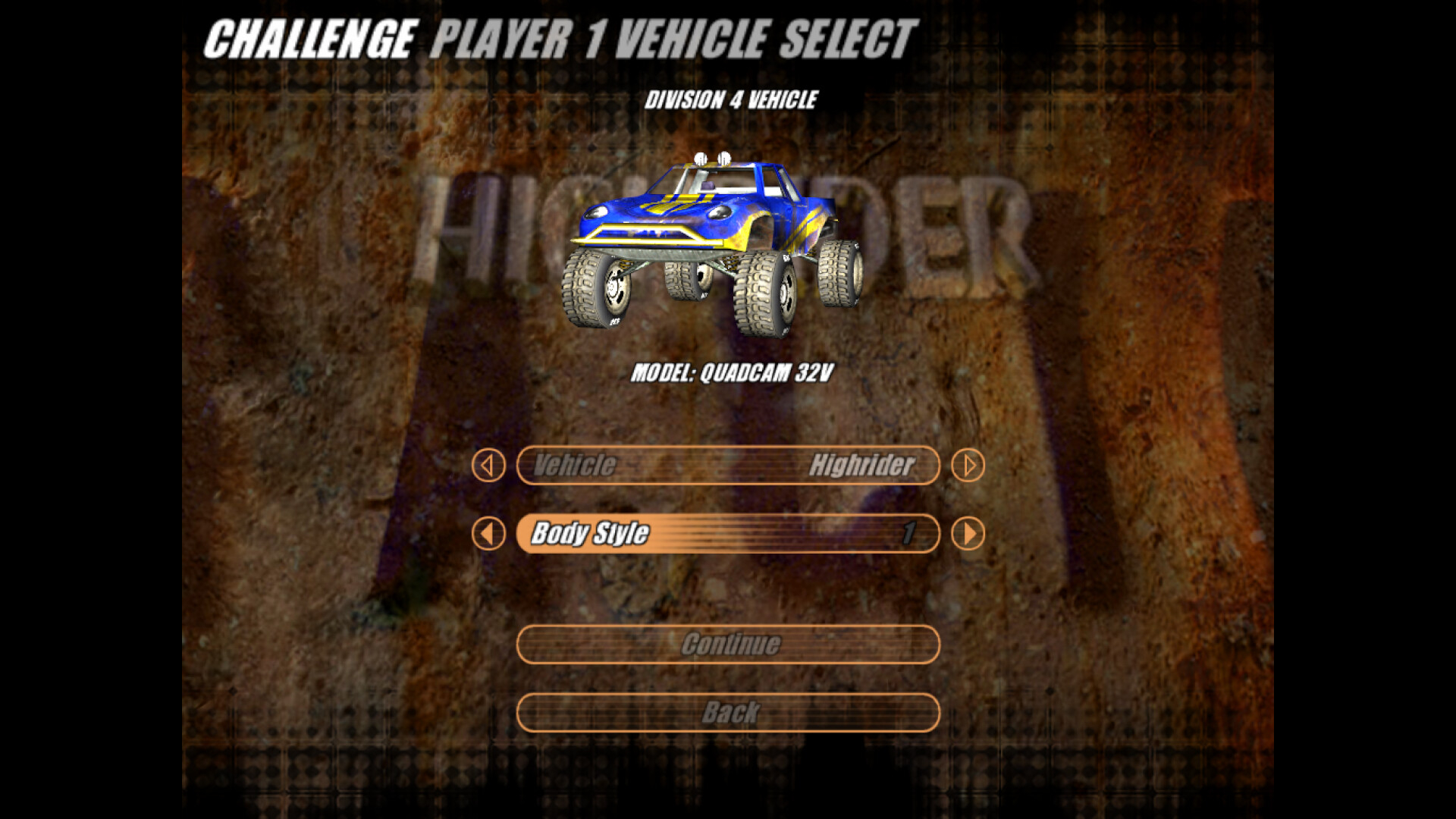Go Back to the previous menu
Image resolution: width=1456 pixels, height=819 pixels.
(x=728, y=712)
